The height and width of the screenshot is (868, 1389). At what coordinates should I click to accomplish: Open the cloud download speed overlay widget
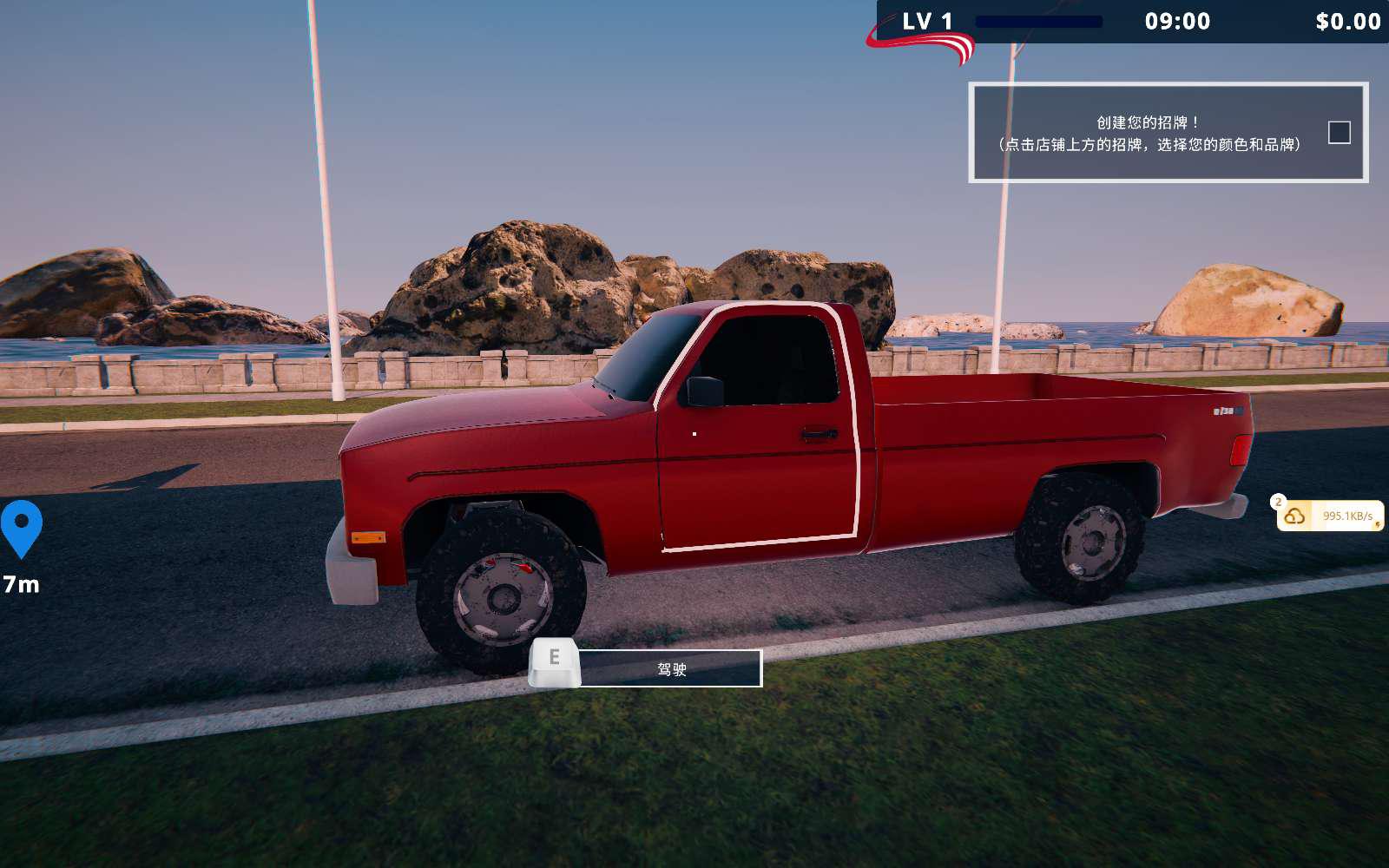click(x=1329, y=516)
